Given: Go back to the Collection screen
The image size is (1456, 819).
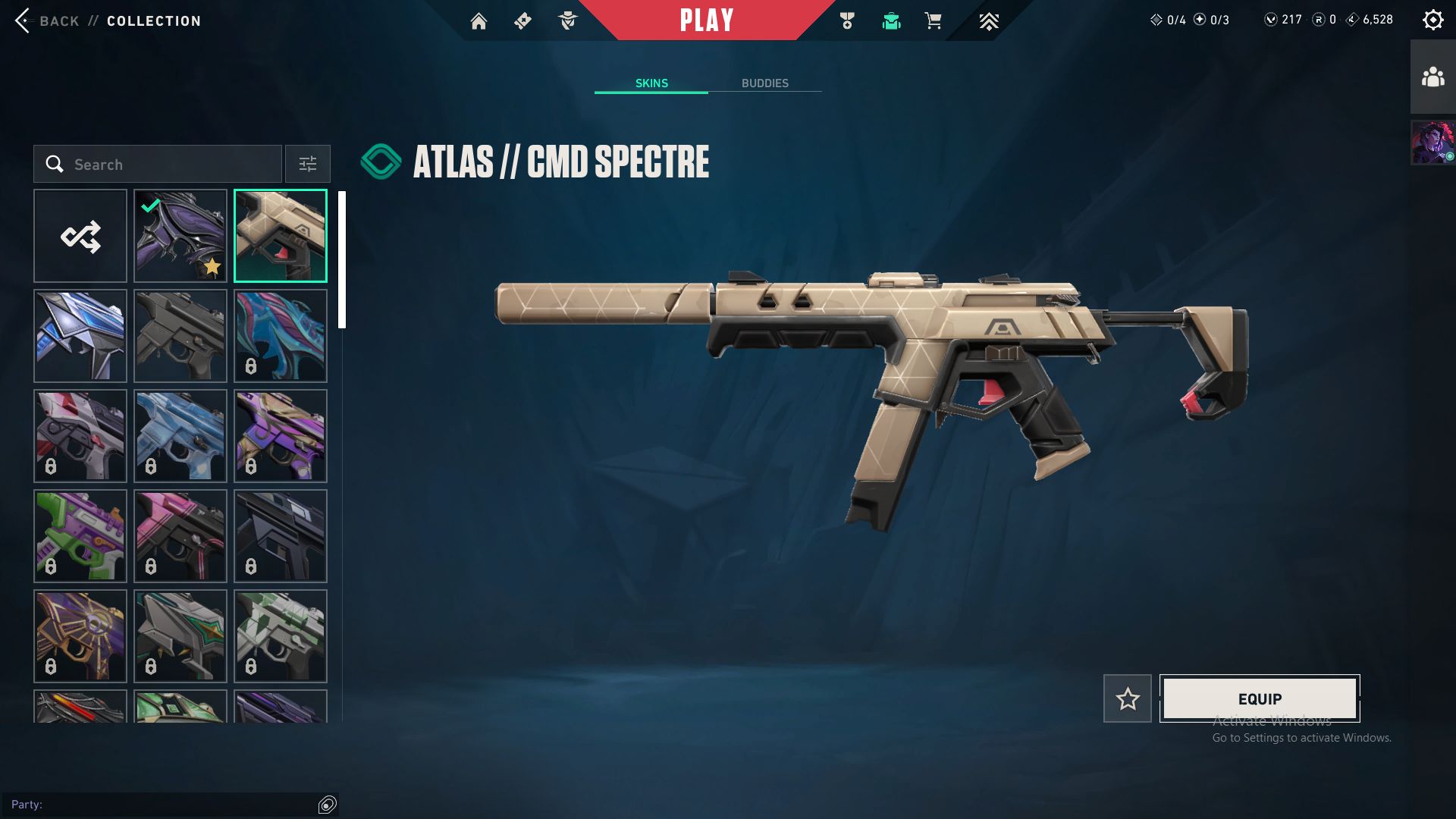Looking at the screenshot, I should 108,20.
